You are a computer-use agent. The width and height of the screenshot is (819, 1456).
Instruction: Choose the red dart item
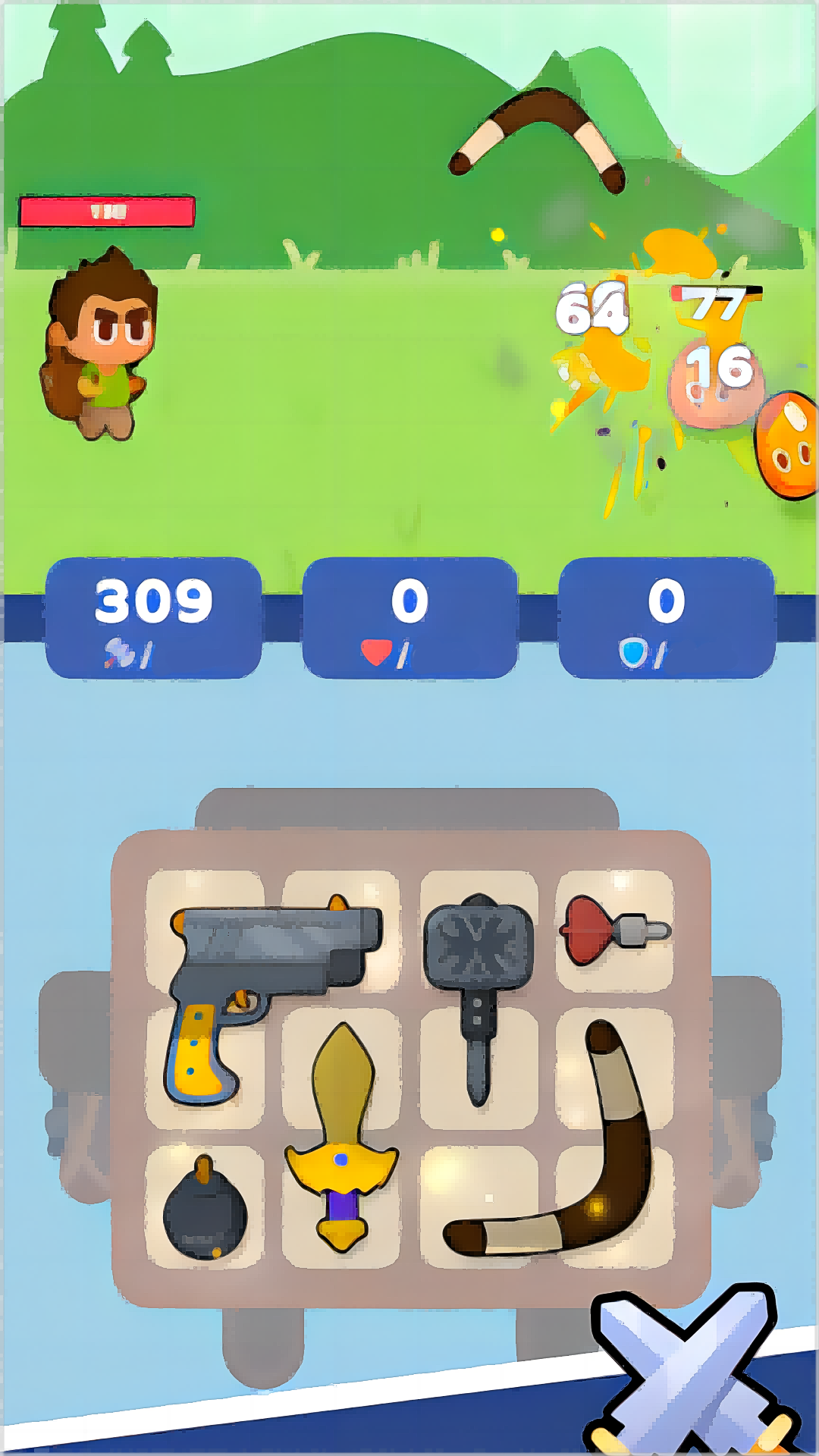pos(613,930)
